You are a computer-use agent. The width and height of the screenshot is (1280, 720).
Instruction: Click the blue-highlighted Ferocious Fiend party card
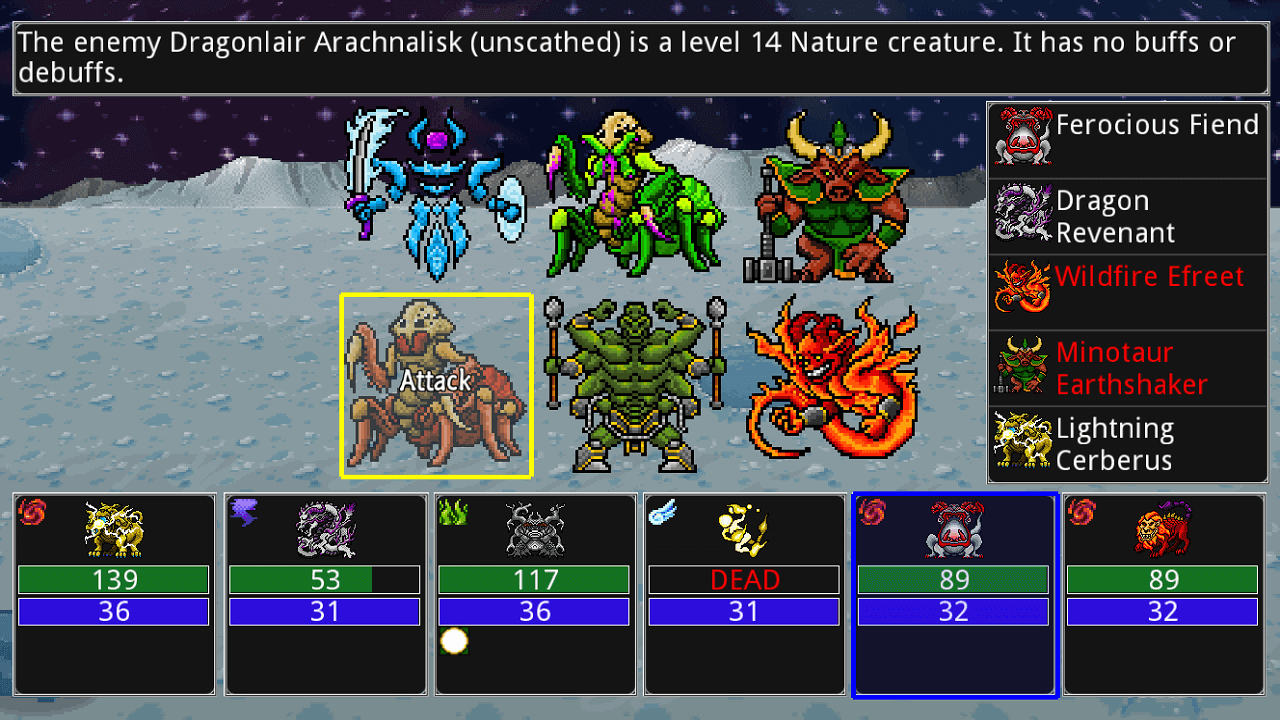pyautogui.click(x=953, y=595)
